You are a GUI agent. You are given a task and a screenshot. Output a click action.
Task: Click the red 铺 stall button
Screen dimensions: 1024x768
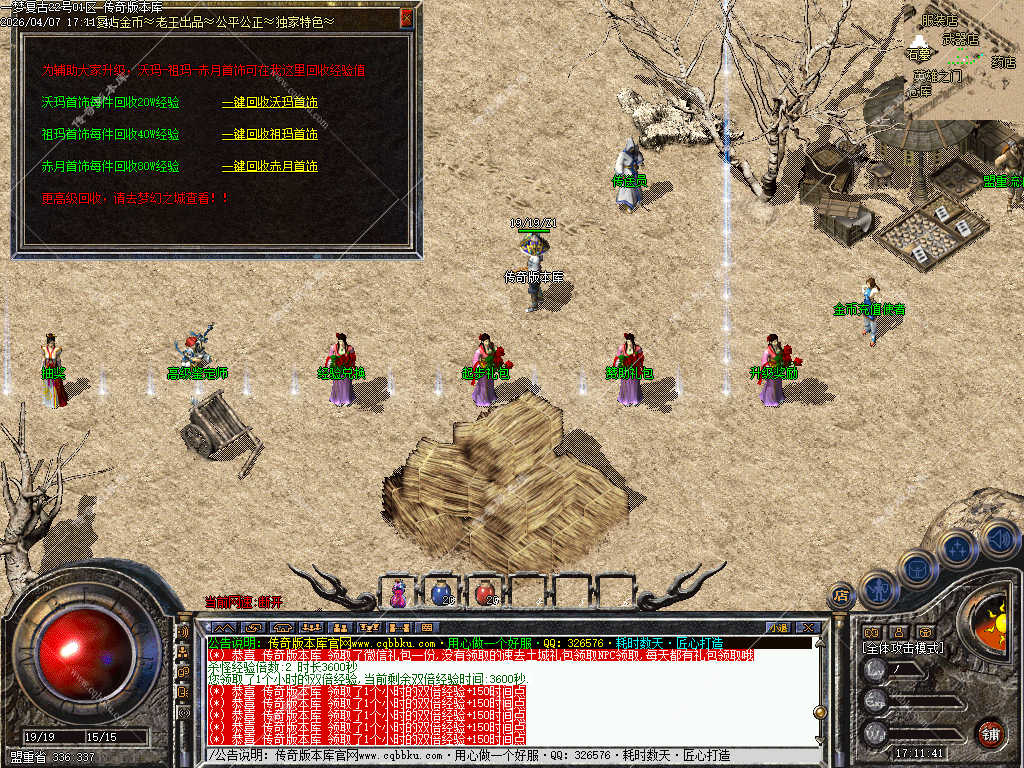tap(989, 733)
